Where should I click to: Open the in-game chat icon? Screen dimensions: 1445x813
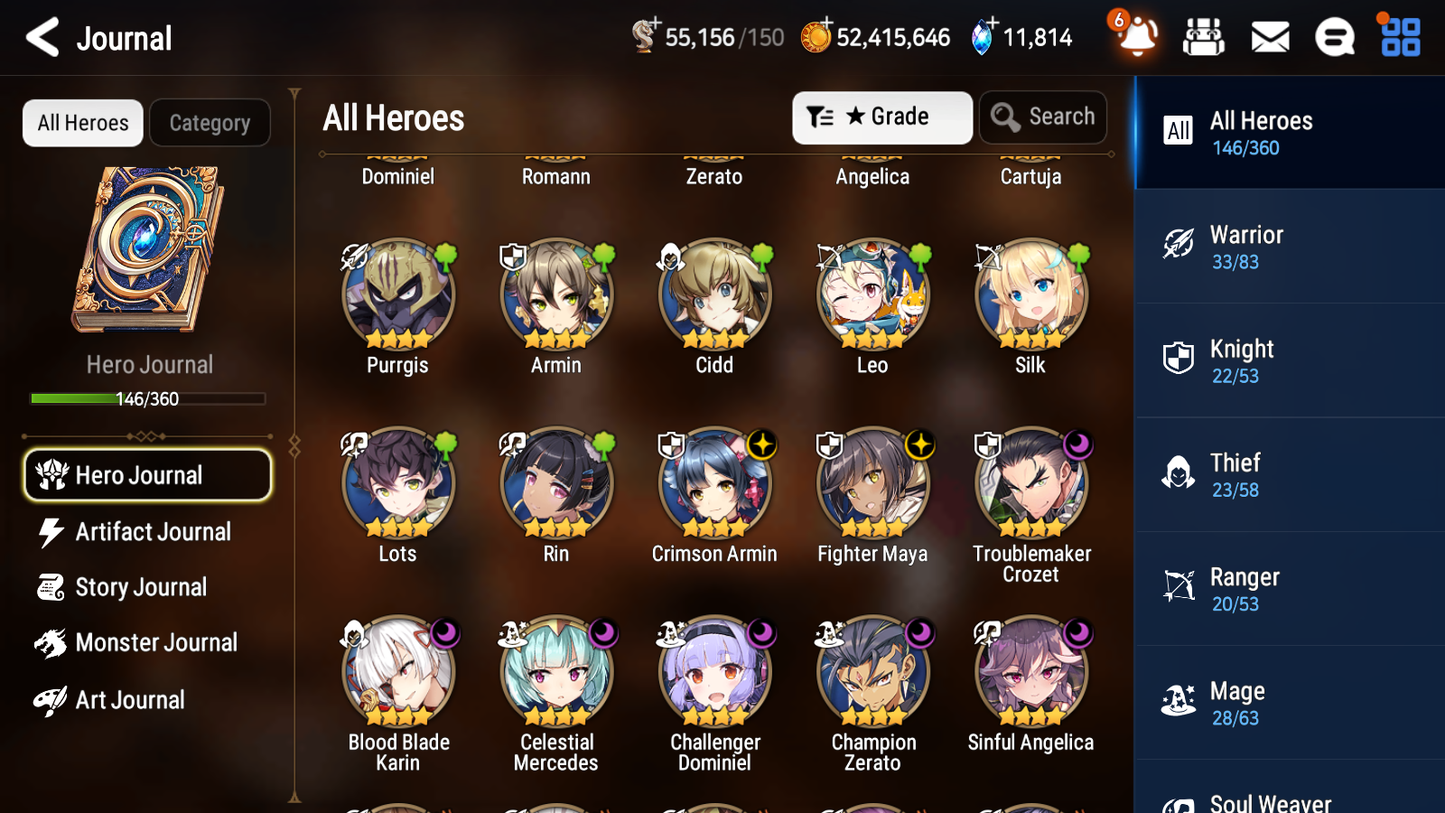coord(1334,36)
